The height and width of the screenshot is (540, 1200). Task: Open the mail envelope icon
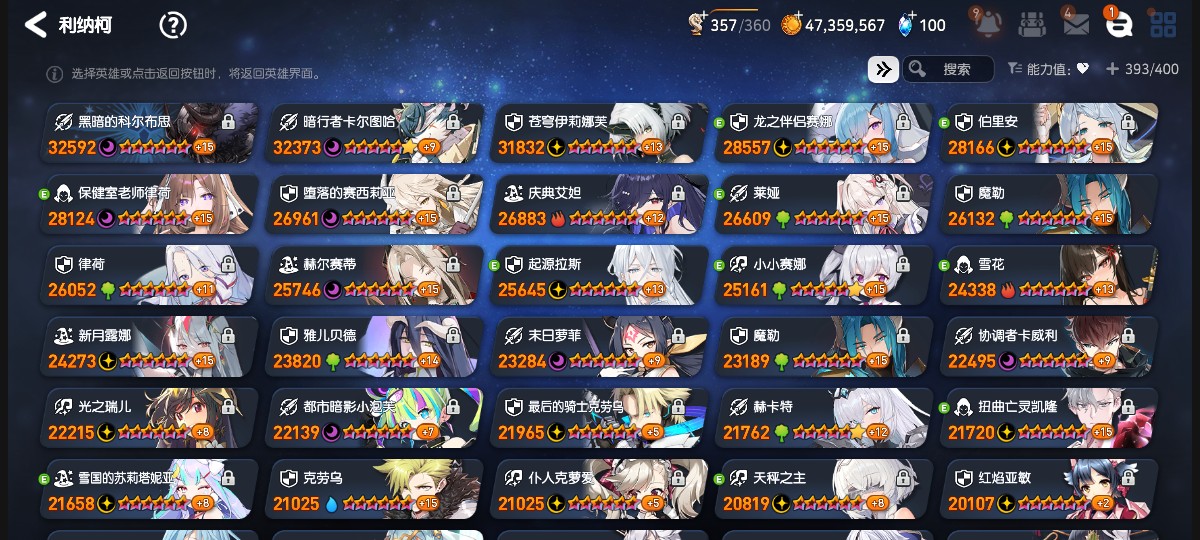[x=1076, y=24]
